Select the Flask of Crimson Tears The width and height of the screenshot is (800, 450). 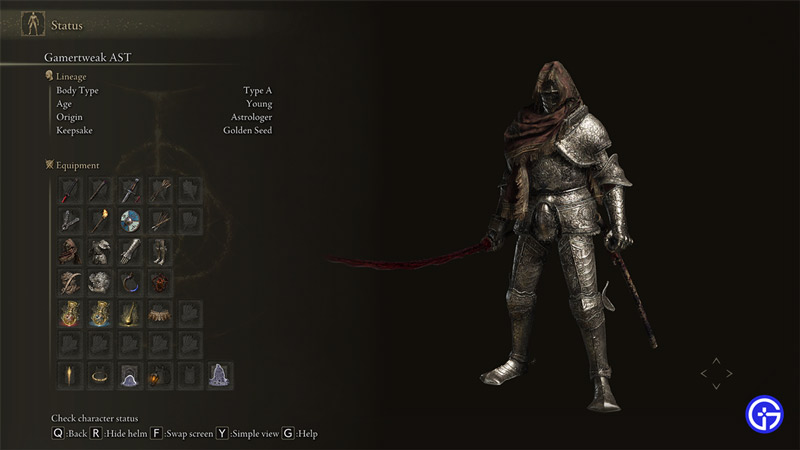pos(70,314)
